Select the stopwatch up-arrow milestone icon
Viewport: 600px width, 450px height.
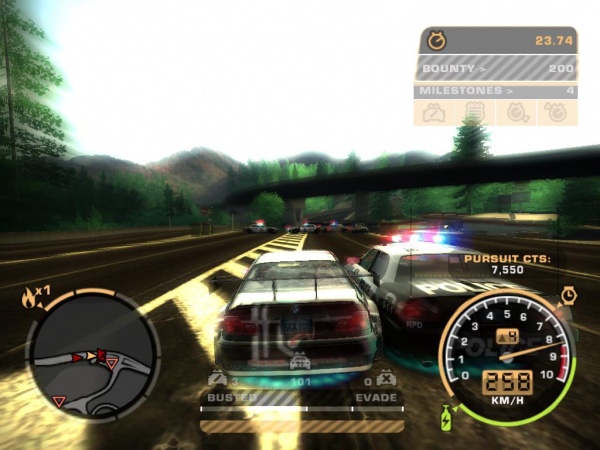pos(556,113)
